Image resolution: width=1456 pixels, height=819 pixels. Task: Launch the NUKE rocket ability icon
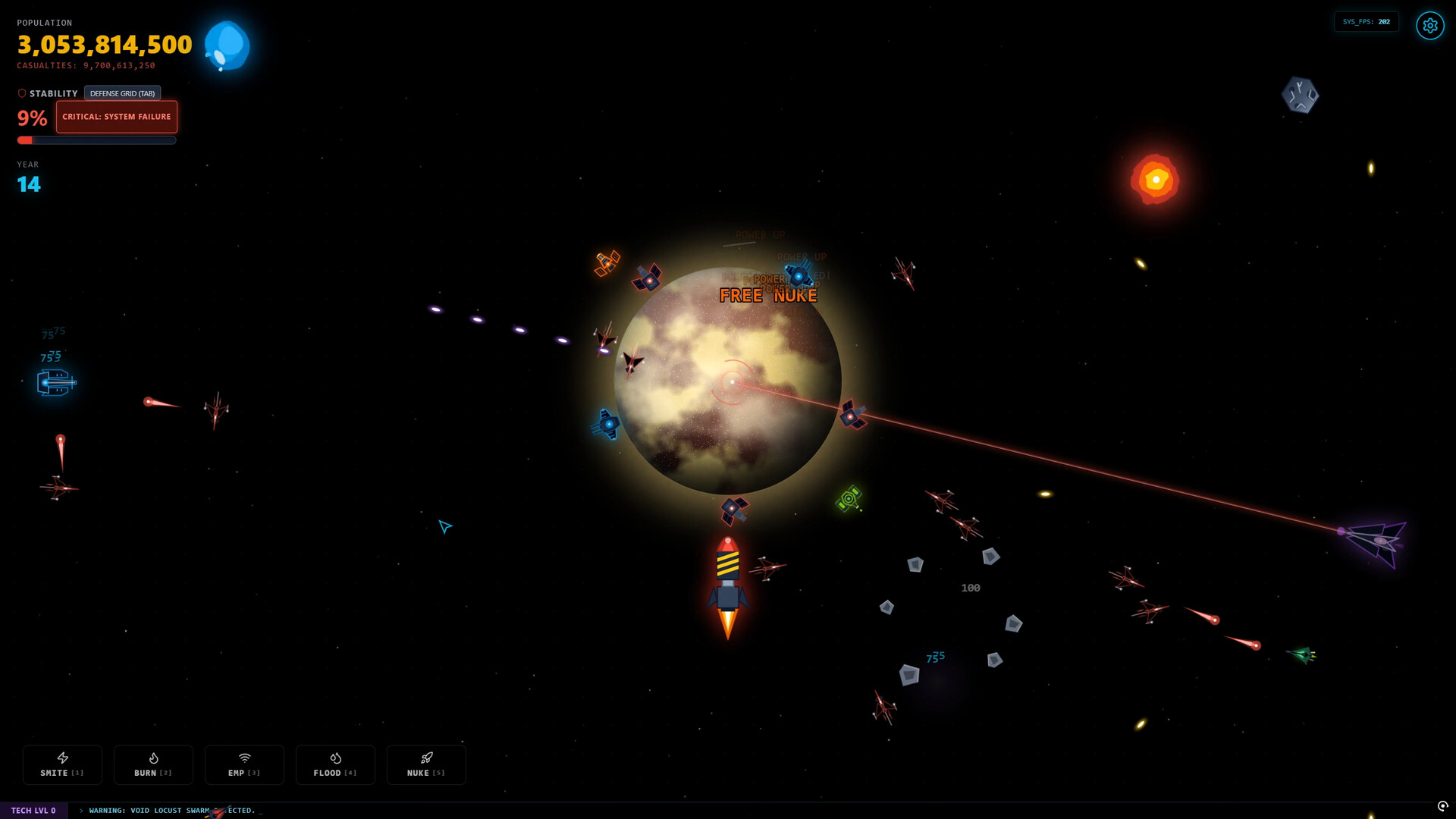(426, 764)
